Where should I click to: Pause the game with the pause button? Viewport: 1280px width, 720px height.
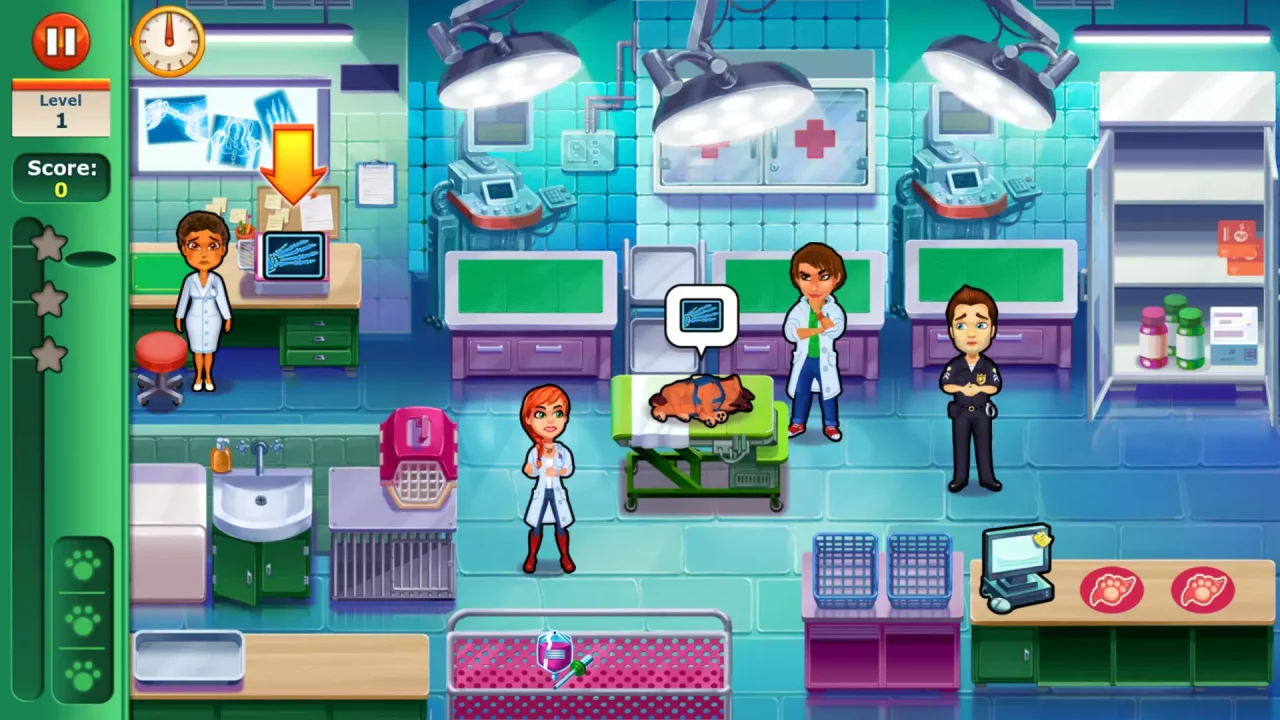[61, 40]
